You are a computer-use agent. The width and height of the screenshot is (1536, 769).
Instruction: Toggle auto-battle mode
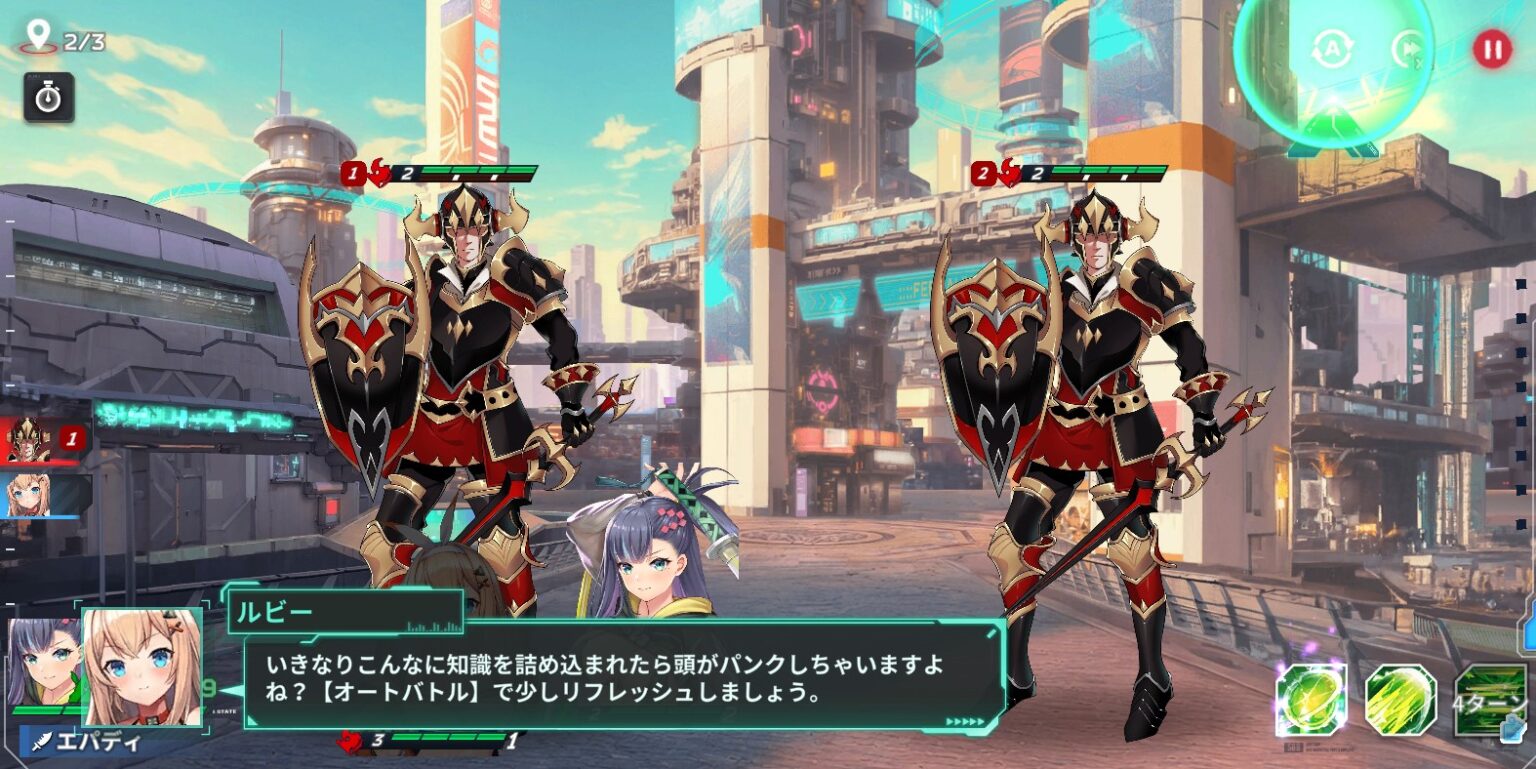(1332, 48)
